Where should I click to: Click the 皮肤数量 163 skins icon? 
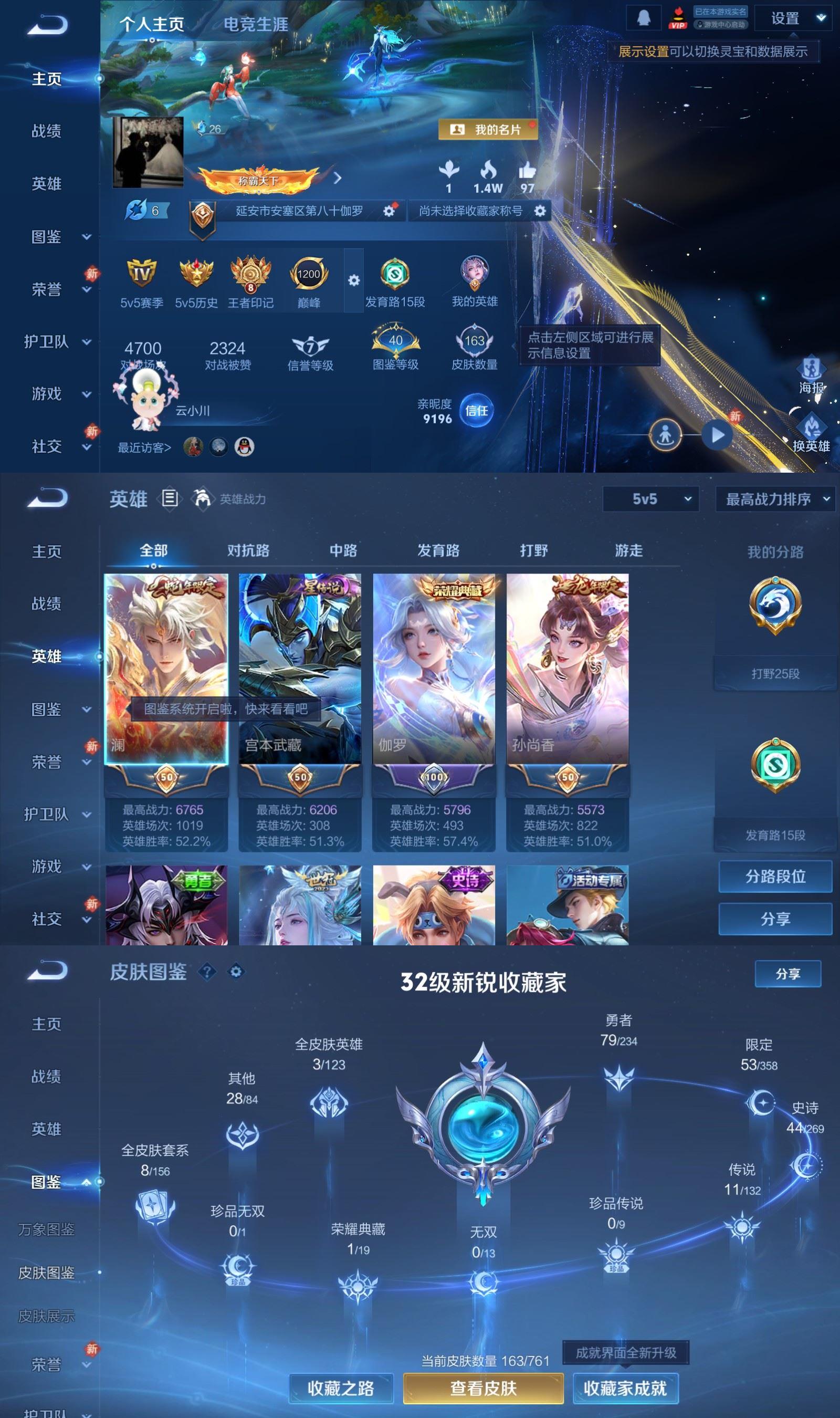[x=476, y=341]
